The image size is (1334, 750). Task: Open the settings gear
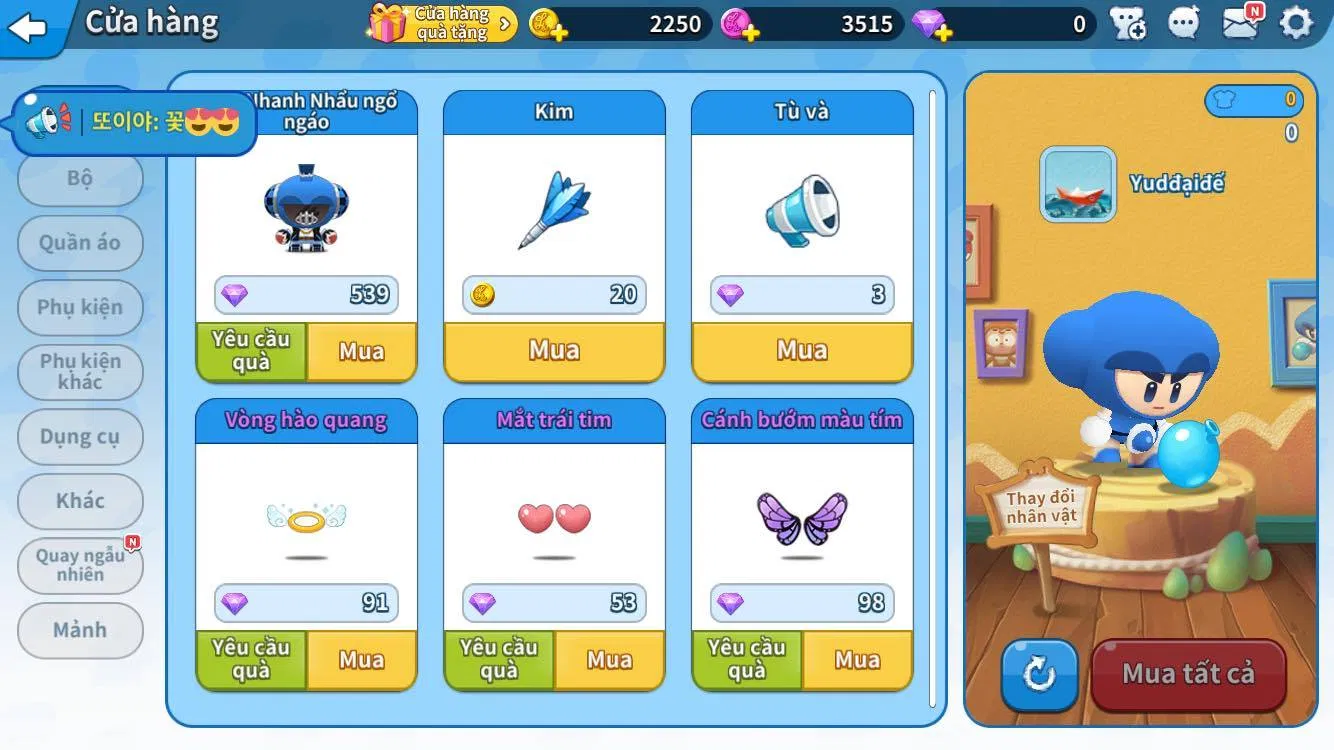click(x=1296, y=23)
